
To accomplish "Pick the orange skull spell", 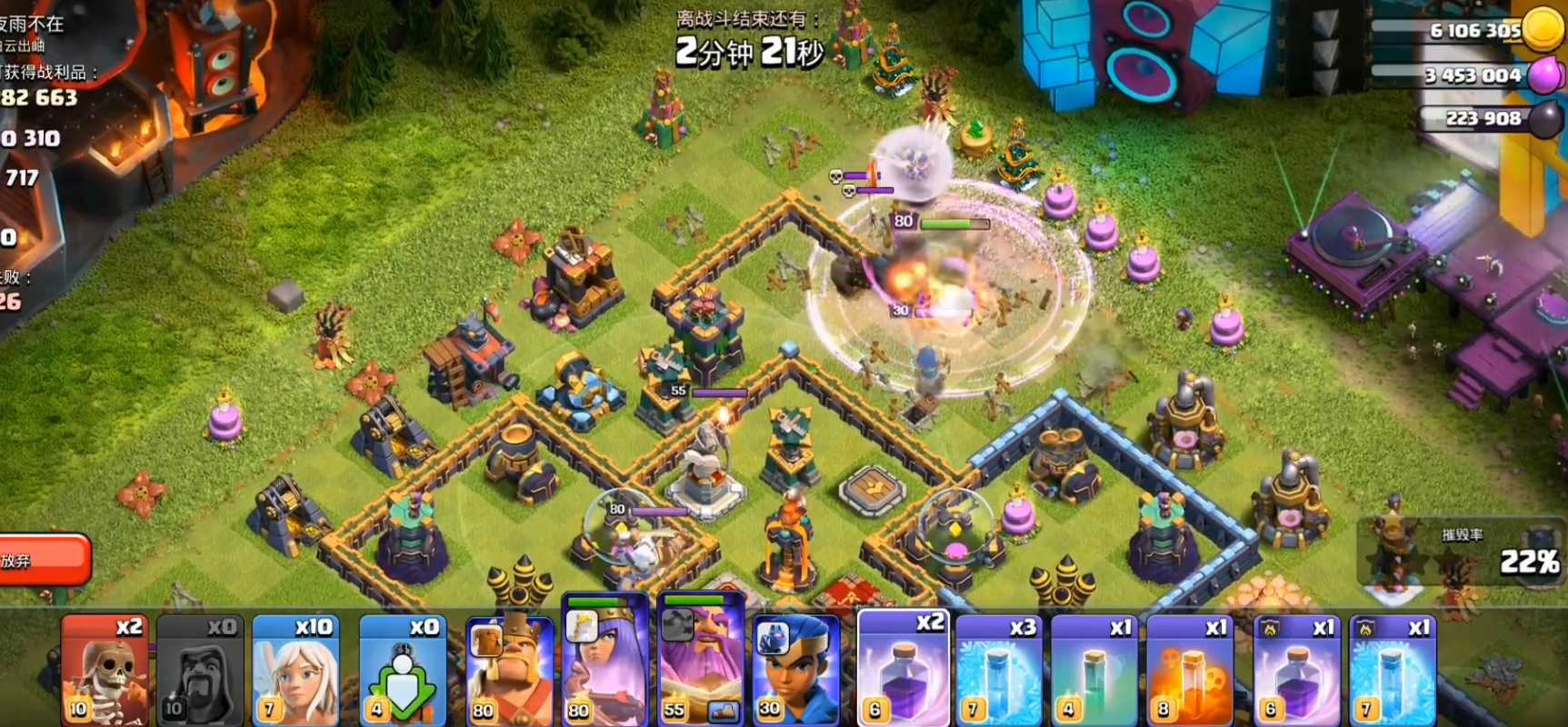I will [1189, 670].
